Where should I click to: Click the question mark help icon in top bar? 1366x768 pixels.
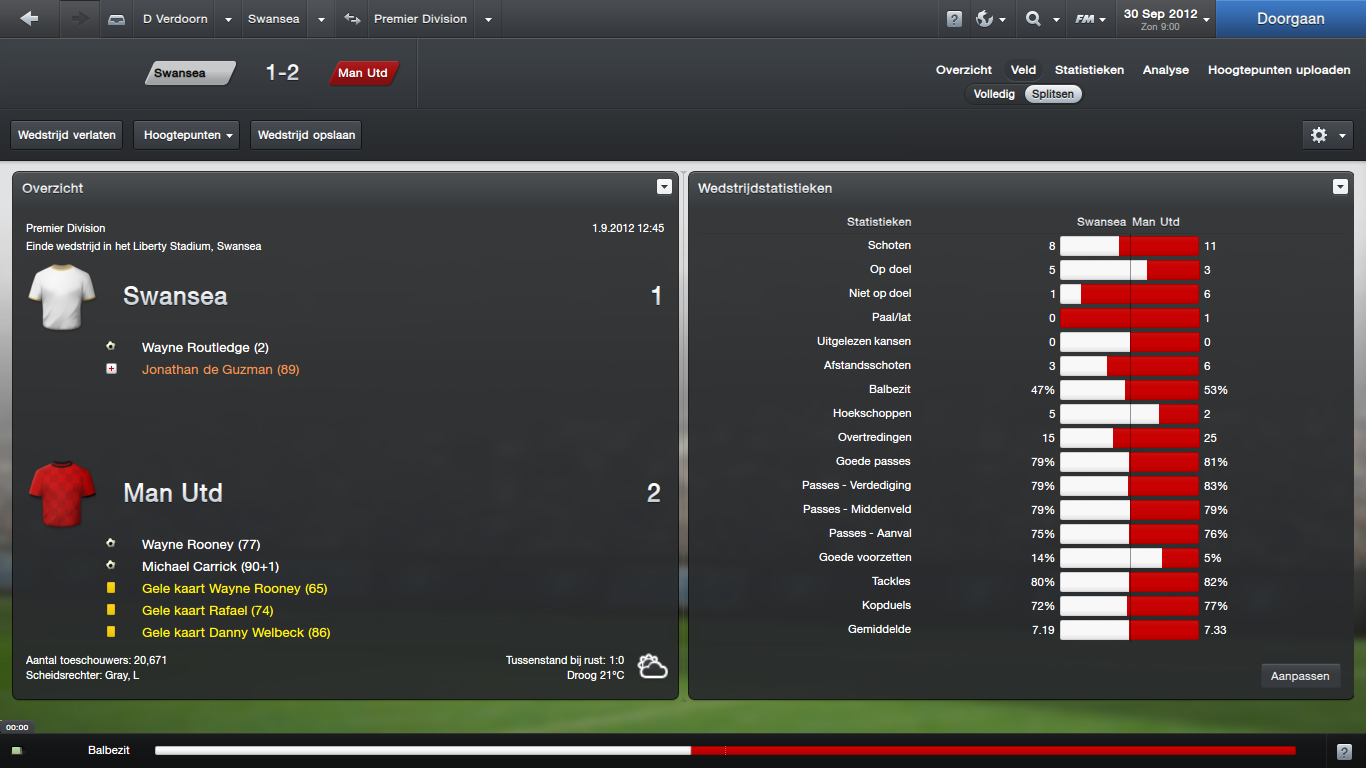point(954,19)
